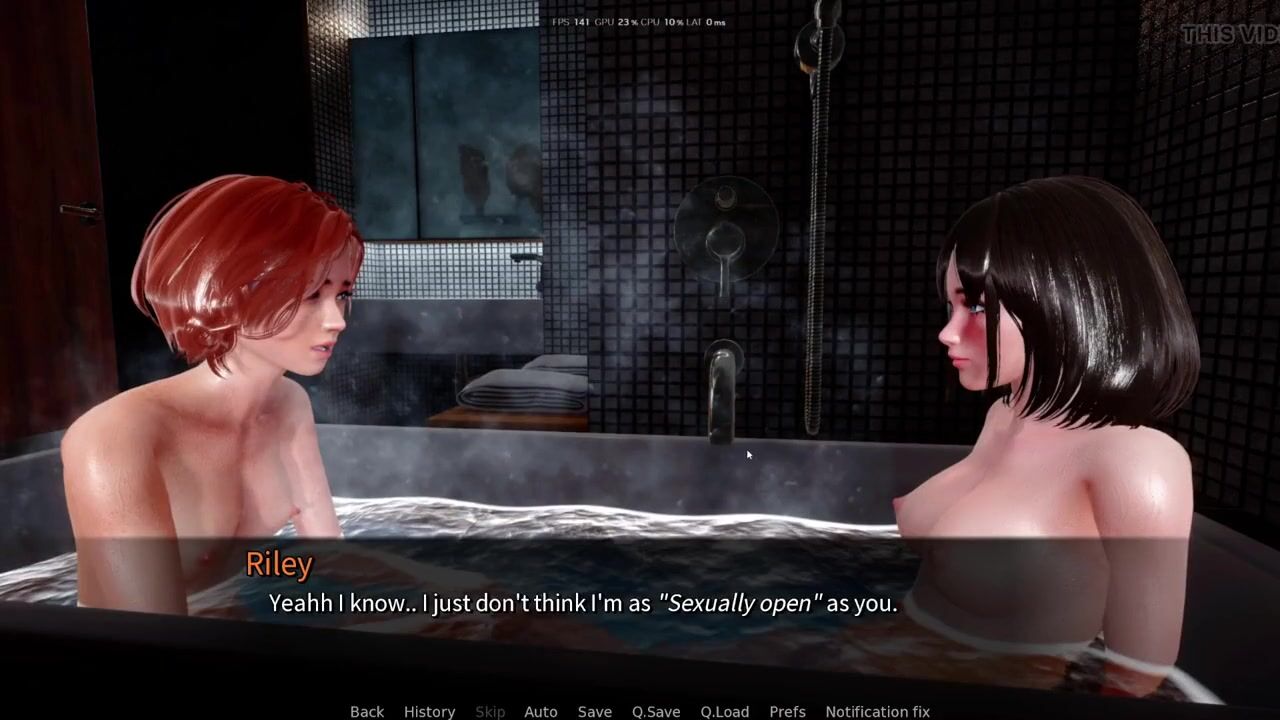Image resolution: width=1280 pixels, height=720 pixels.
Task: Go Back to the previous dialogue line
Action: [x=367, y=711]
